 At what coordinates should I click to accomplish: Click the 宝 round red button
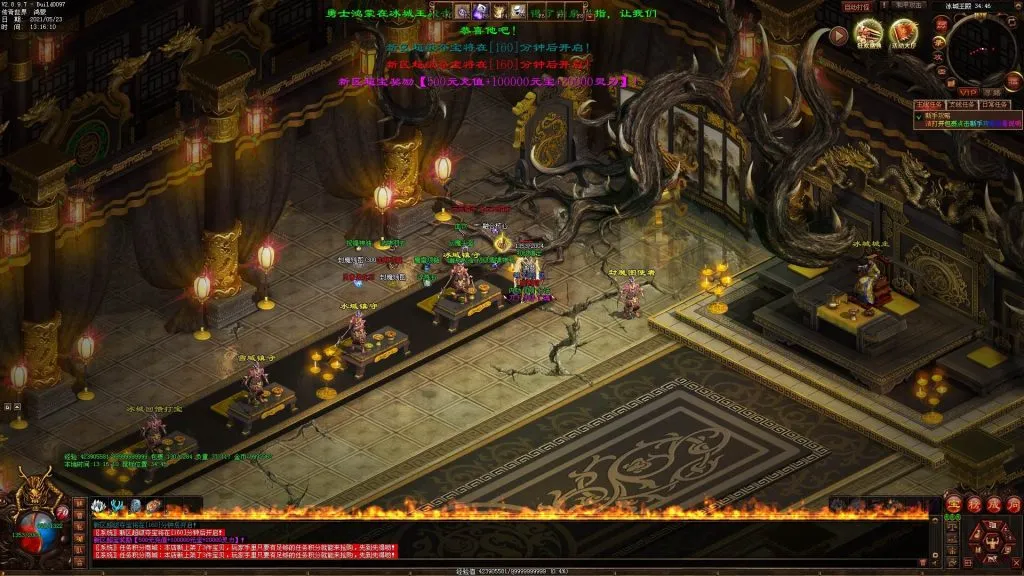click(953, 504)
